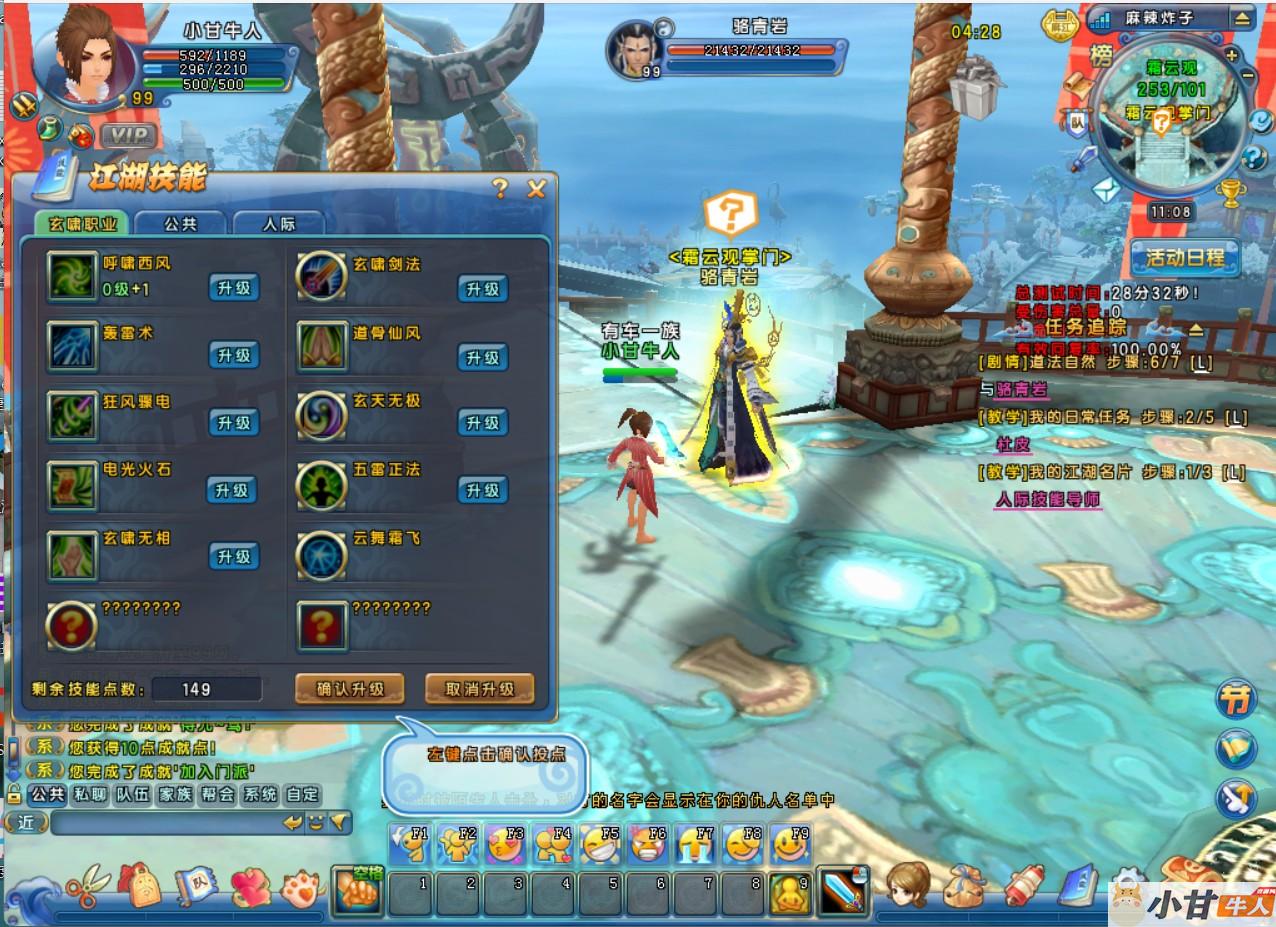Upgrade the 呼啸西风 skill
Screen dimensions: 1276x927
233,288
